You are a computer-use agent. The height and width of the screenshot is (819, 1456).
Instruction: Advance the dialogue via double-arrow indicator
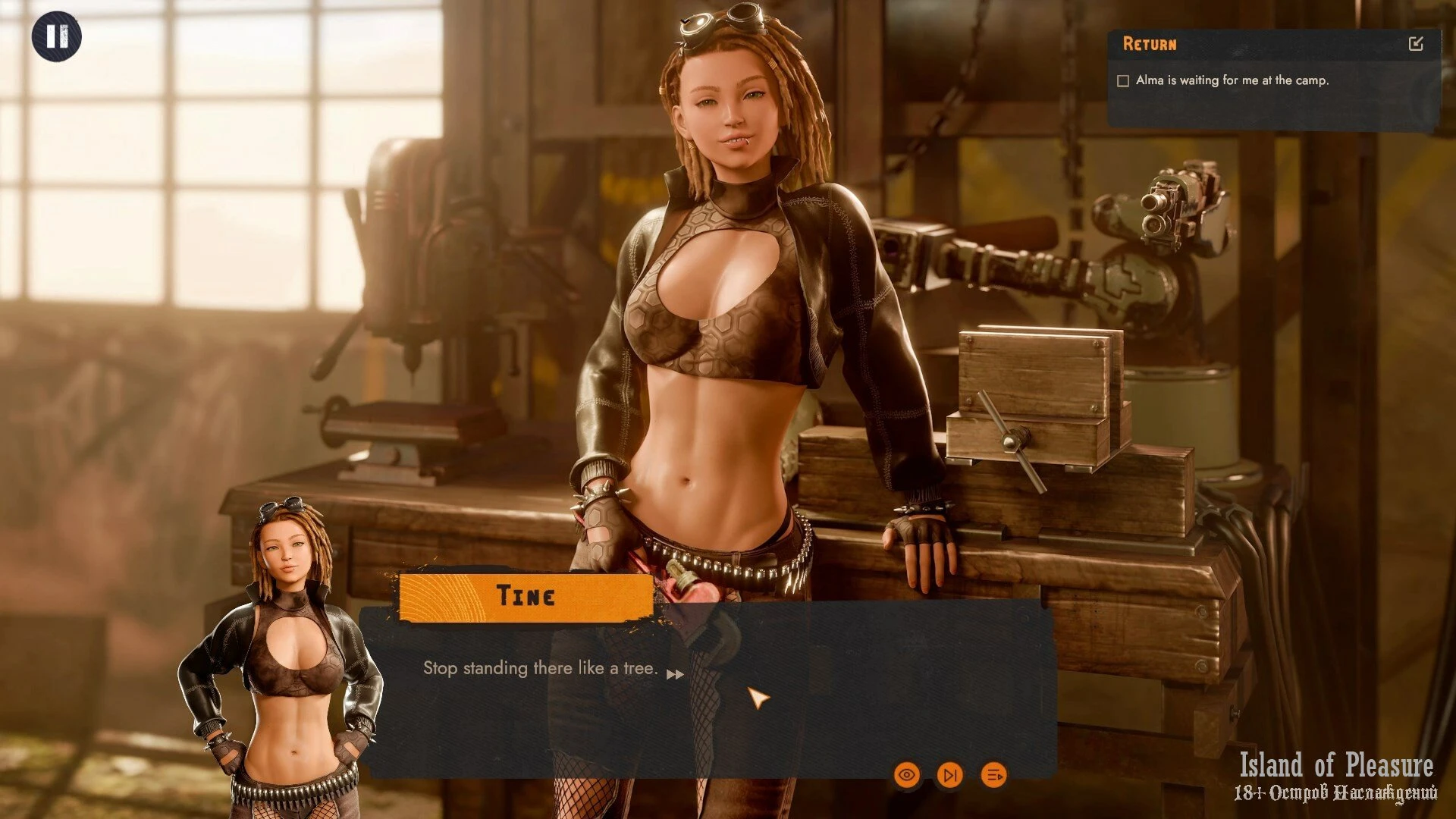(675, 674)
